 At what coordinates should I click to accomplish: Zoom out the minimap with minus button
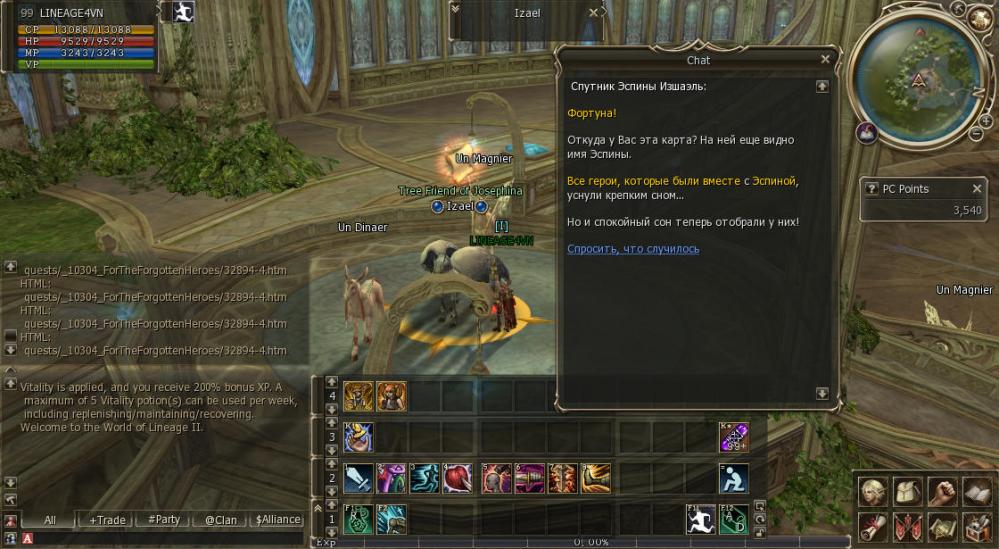coord(976,133)
